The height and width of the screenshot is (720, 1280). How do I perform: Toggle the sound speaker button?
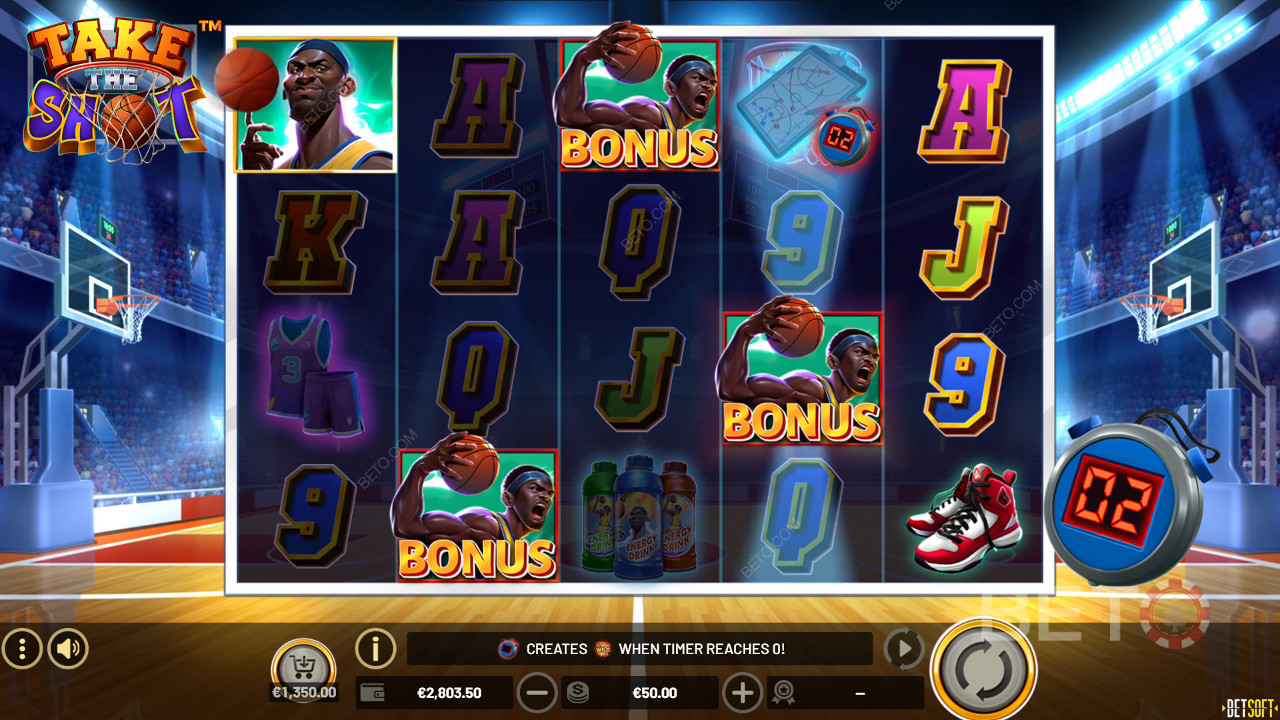coord(68,649)
